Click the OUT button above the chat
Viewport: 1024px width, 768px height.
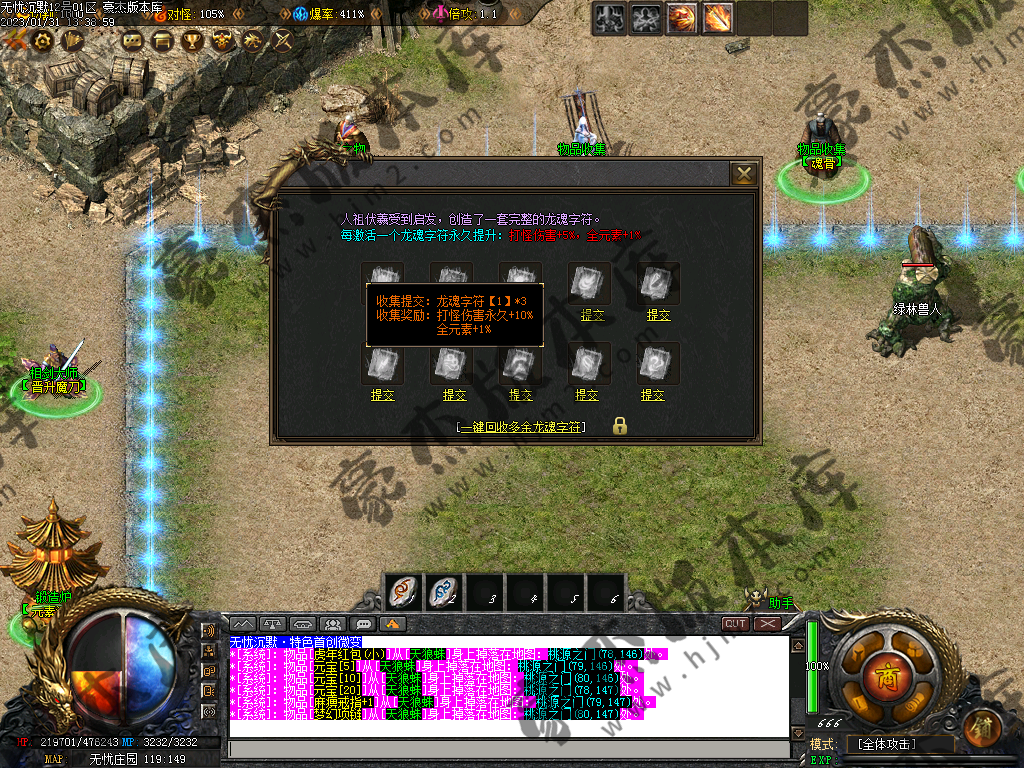point(736,623)
